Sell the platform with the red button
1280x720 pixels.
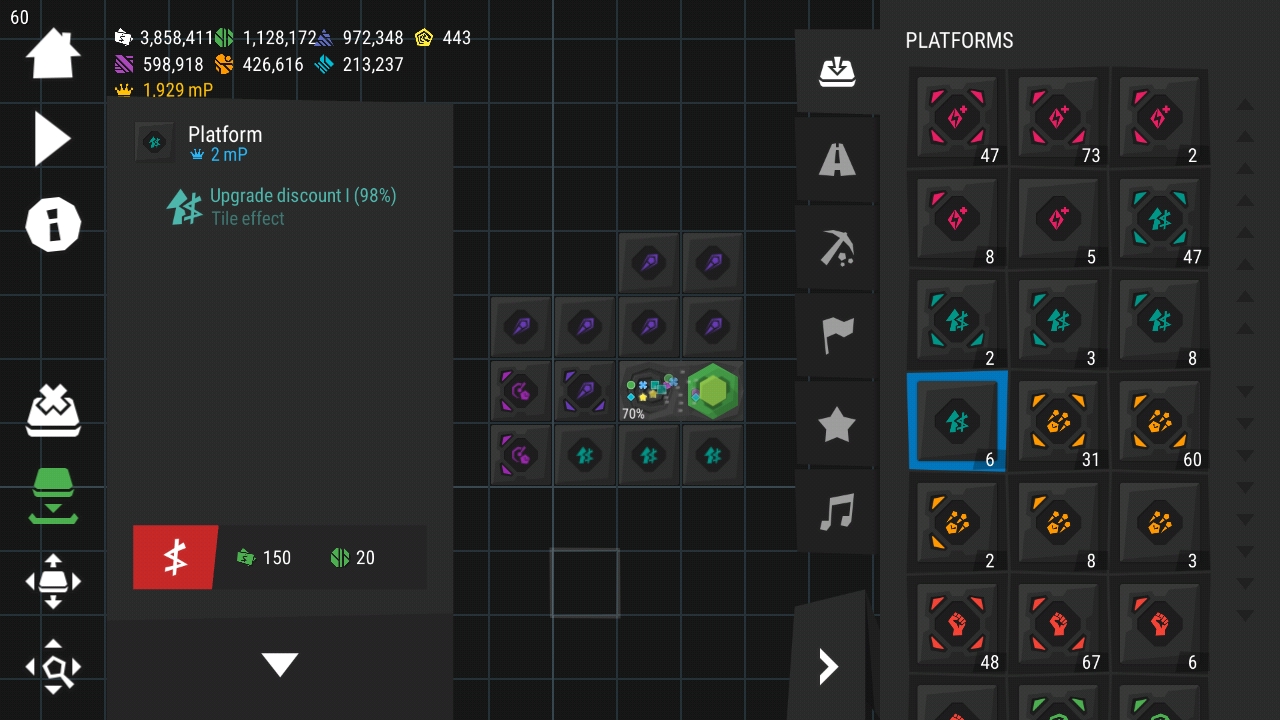point(175,557)
